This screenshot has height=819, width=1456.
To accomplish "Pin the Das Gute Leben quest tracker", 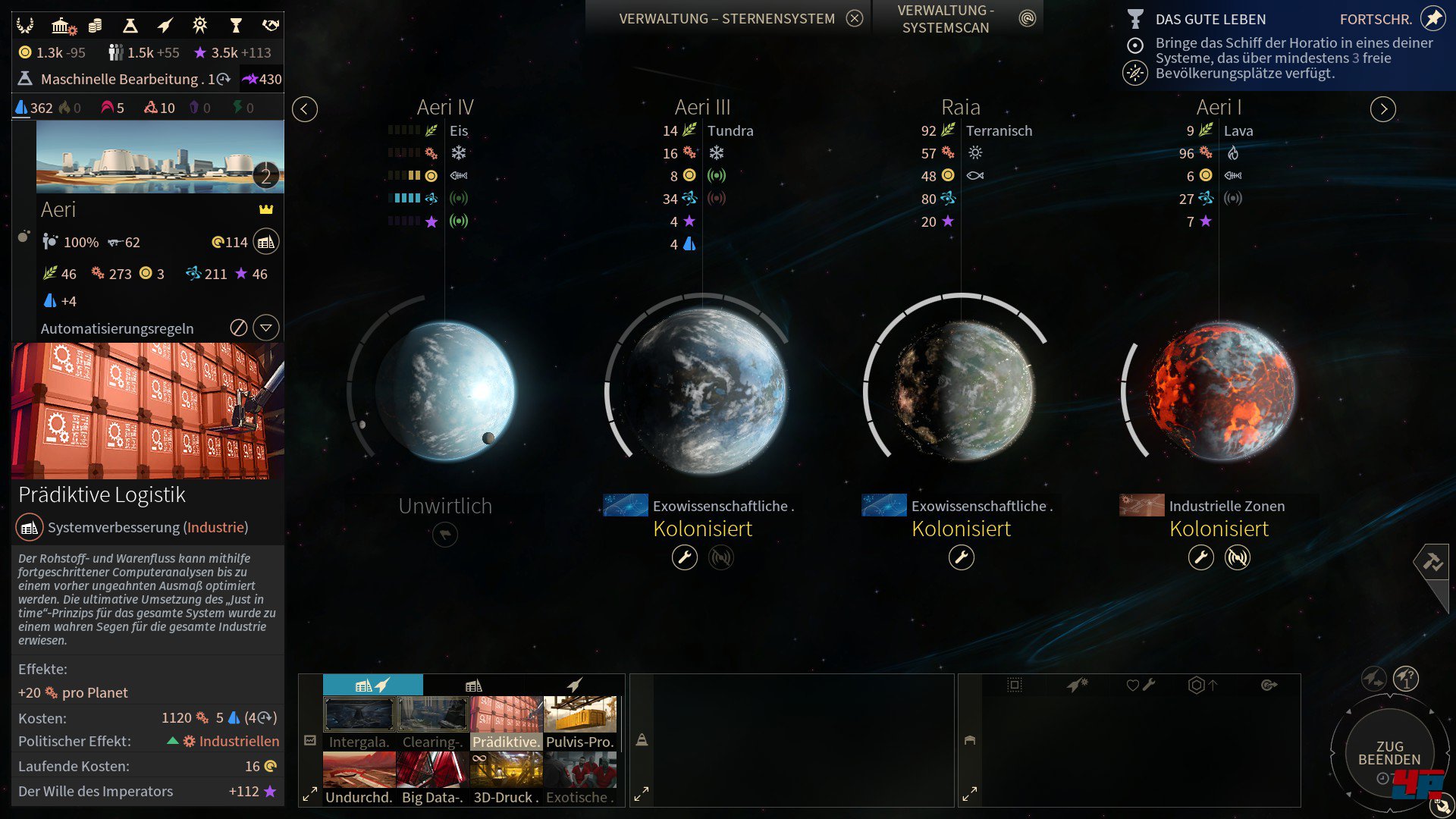I will (x=1432, y=18).
